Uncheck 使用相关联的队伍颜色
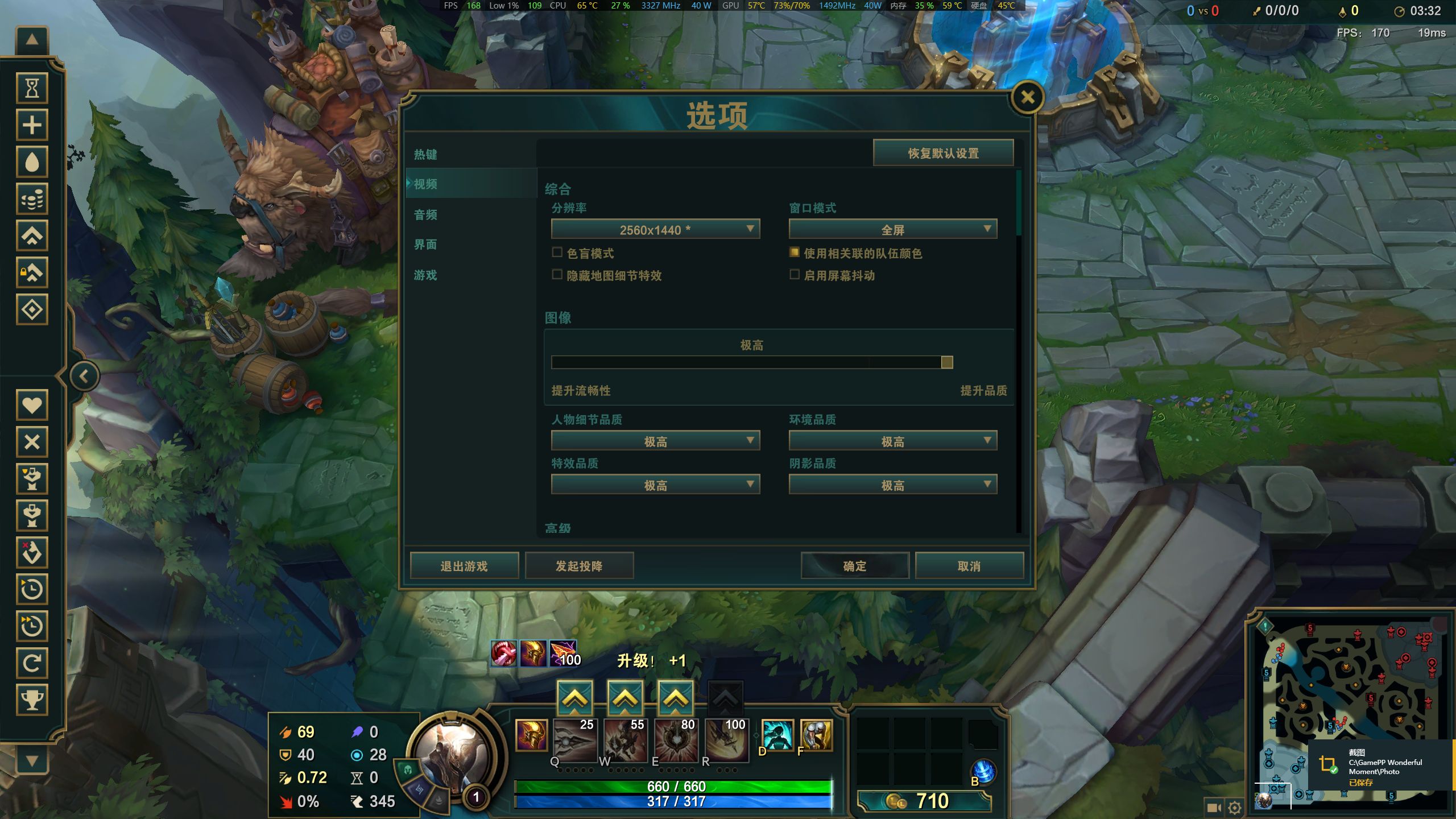This screenshot has height=819, width=1456. (794, 253)
